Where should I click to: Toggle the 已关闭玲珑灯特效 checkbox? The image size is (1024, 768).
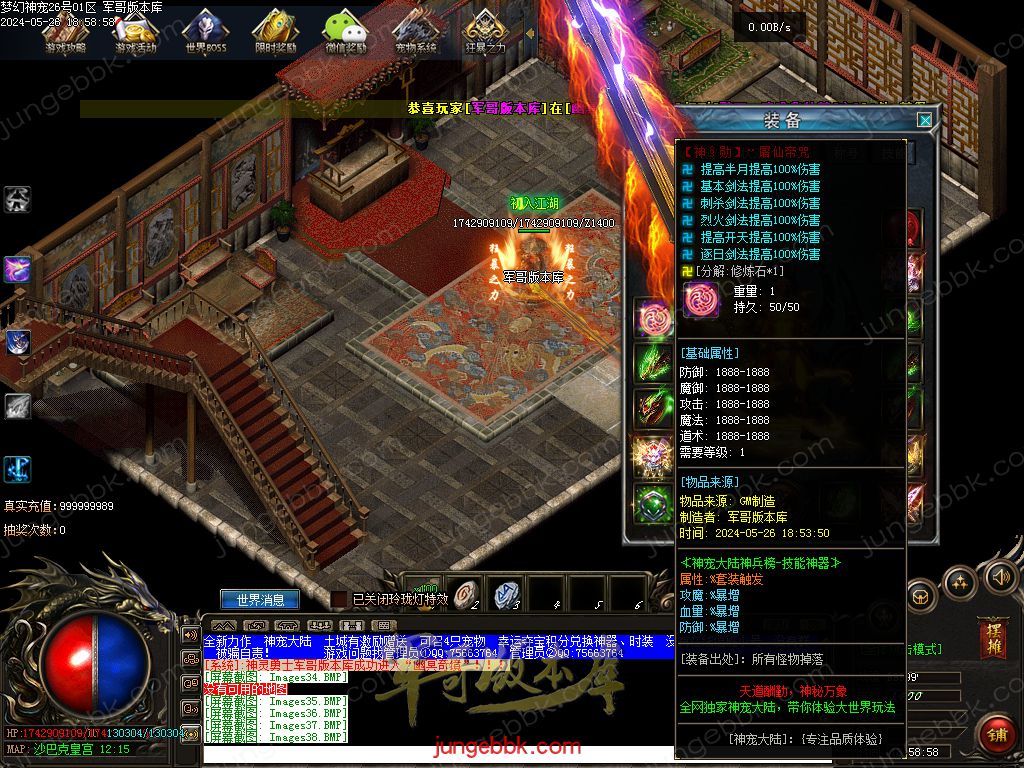coord(340,599)
